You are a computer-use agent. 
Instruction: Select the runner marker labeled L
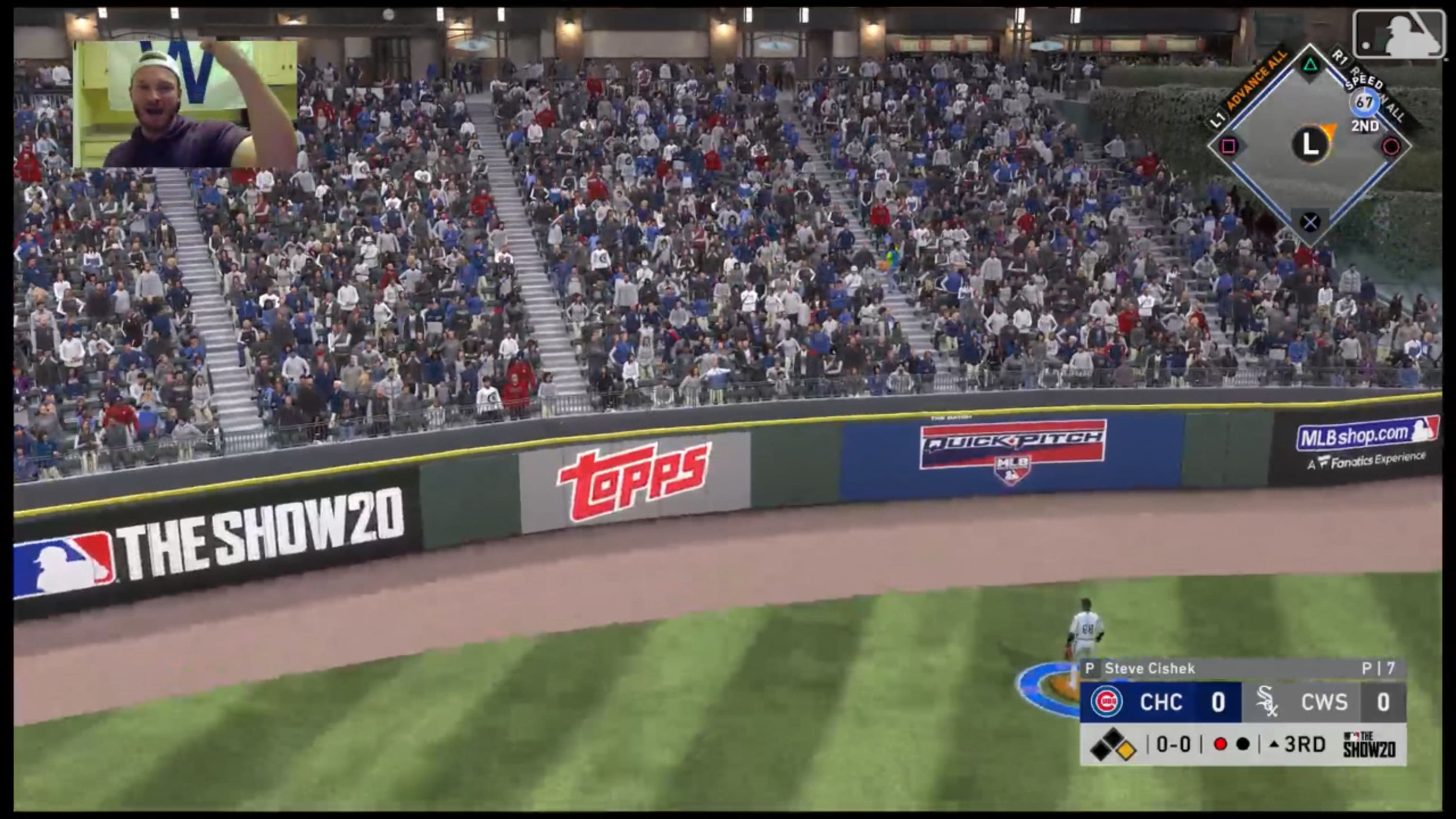[1310, 144]
